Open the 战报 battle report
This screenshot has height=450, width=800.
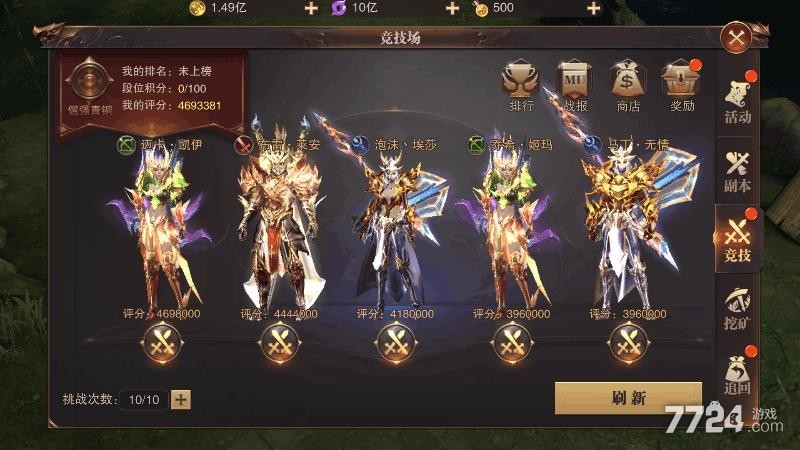(575, 82)
